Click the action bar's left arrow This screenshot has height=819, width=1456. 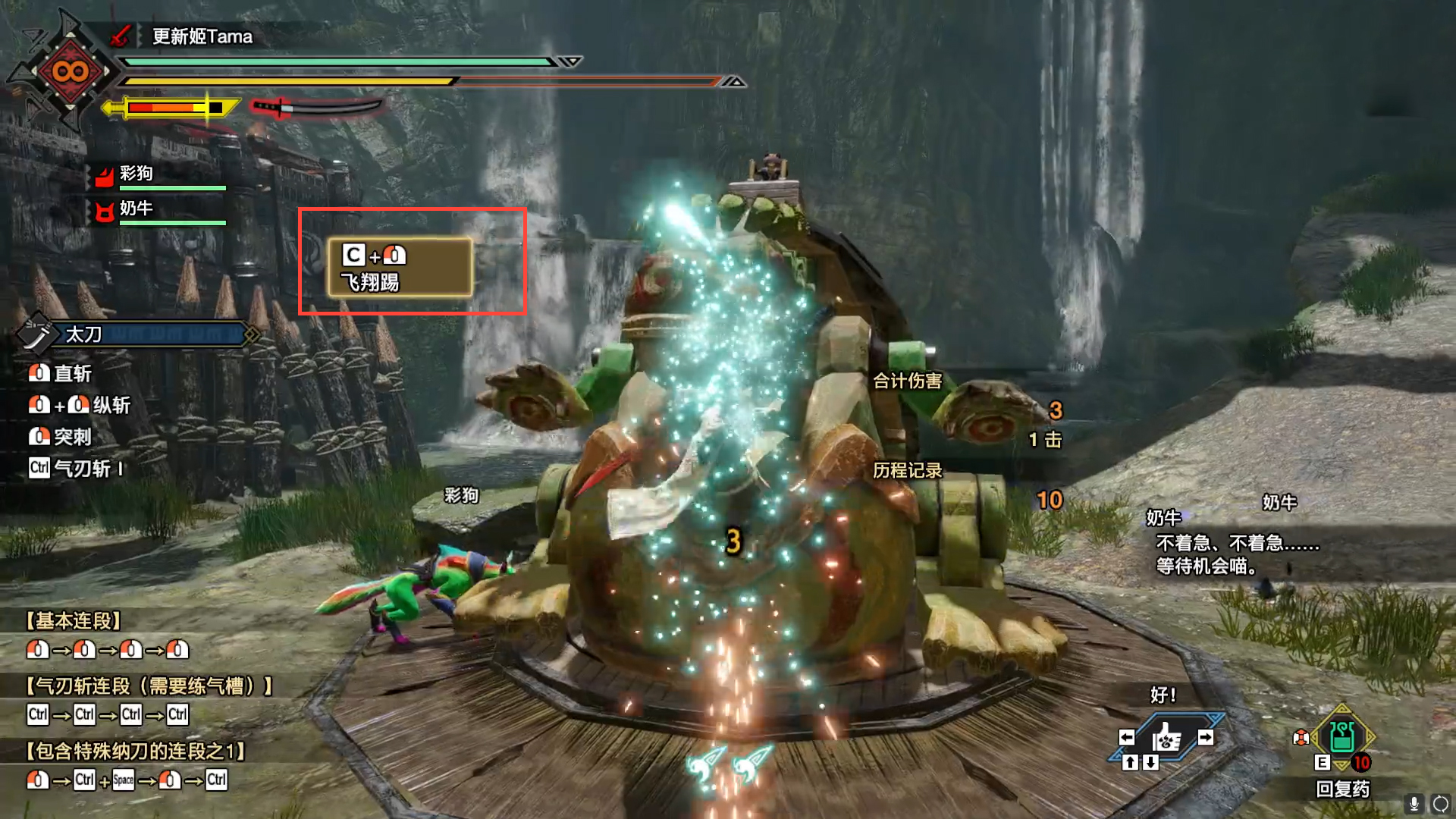pyautogui.click(x=1127, y=737)
